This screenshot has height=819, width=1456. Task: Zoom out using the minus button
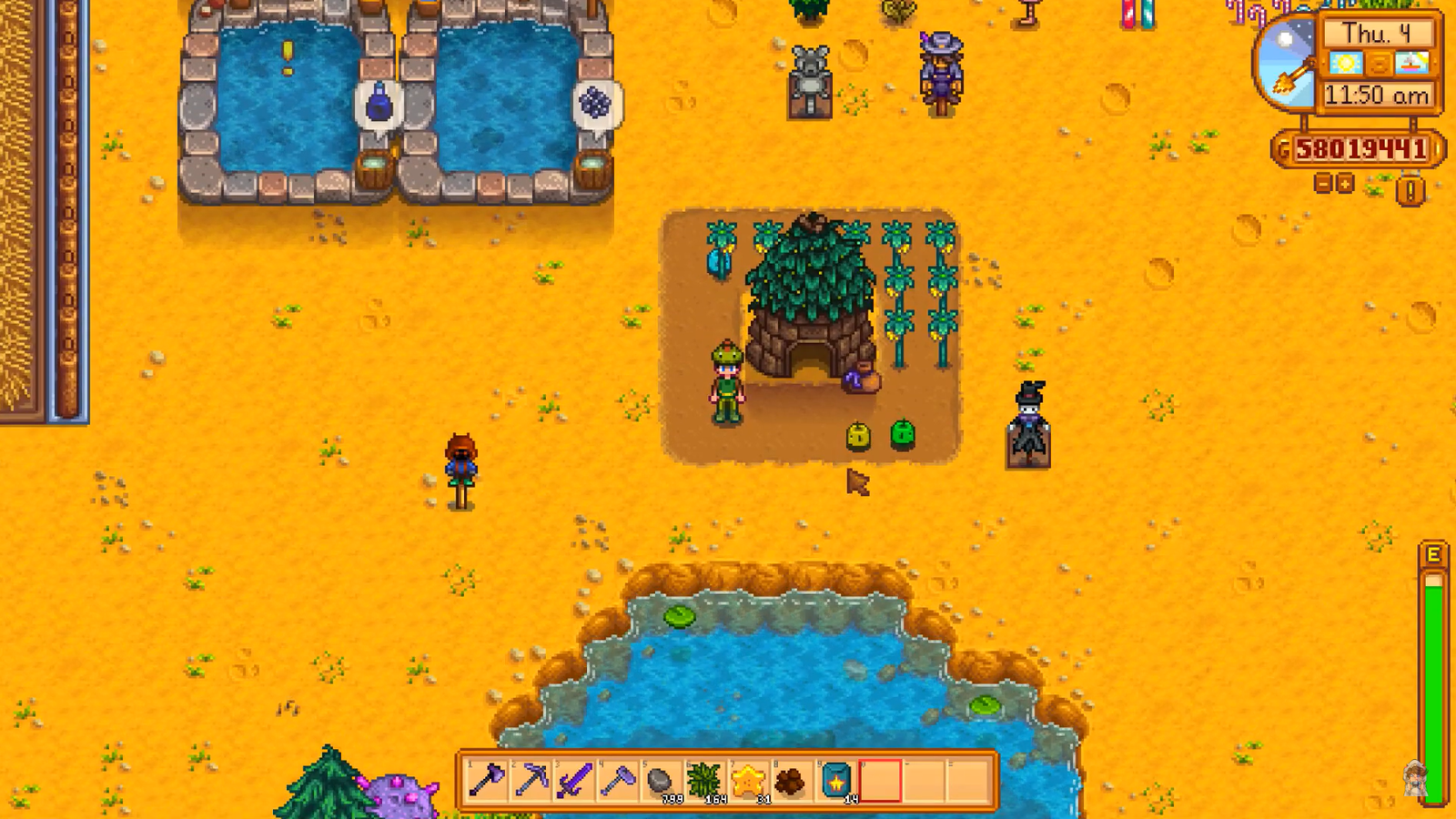click(x=1323, y=184)
